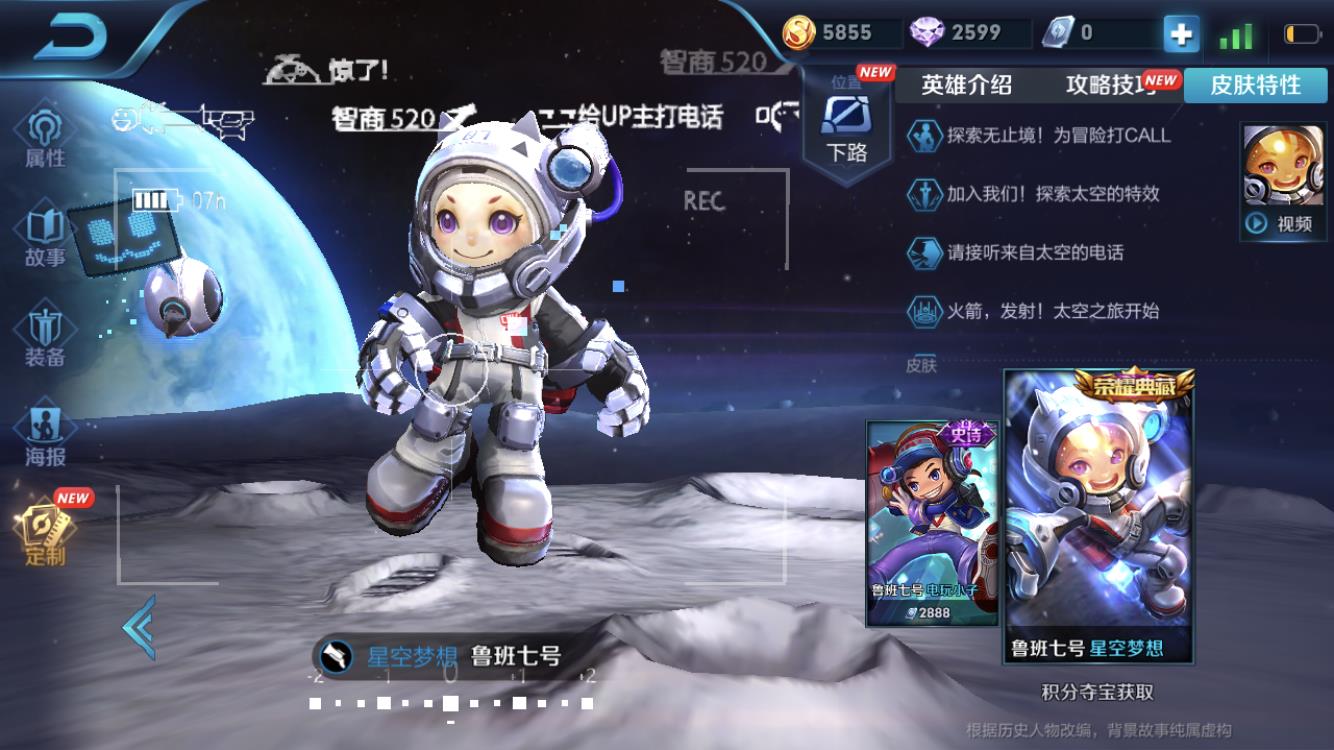Switch to the 攻略技巧 tab

click(x=1112, y=85)
